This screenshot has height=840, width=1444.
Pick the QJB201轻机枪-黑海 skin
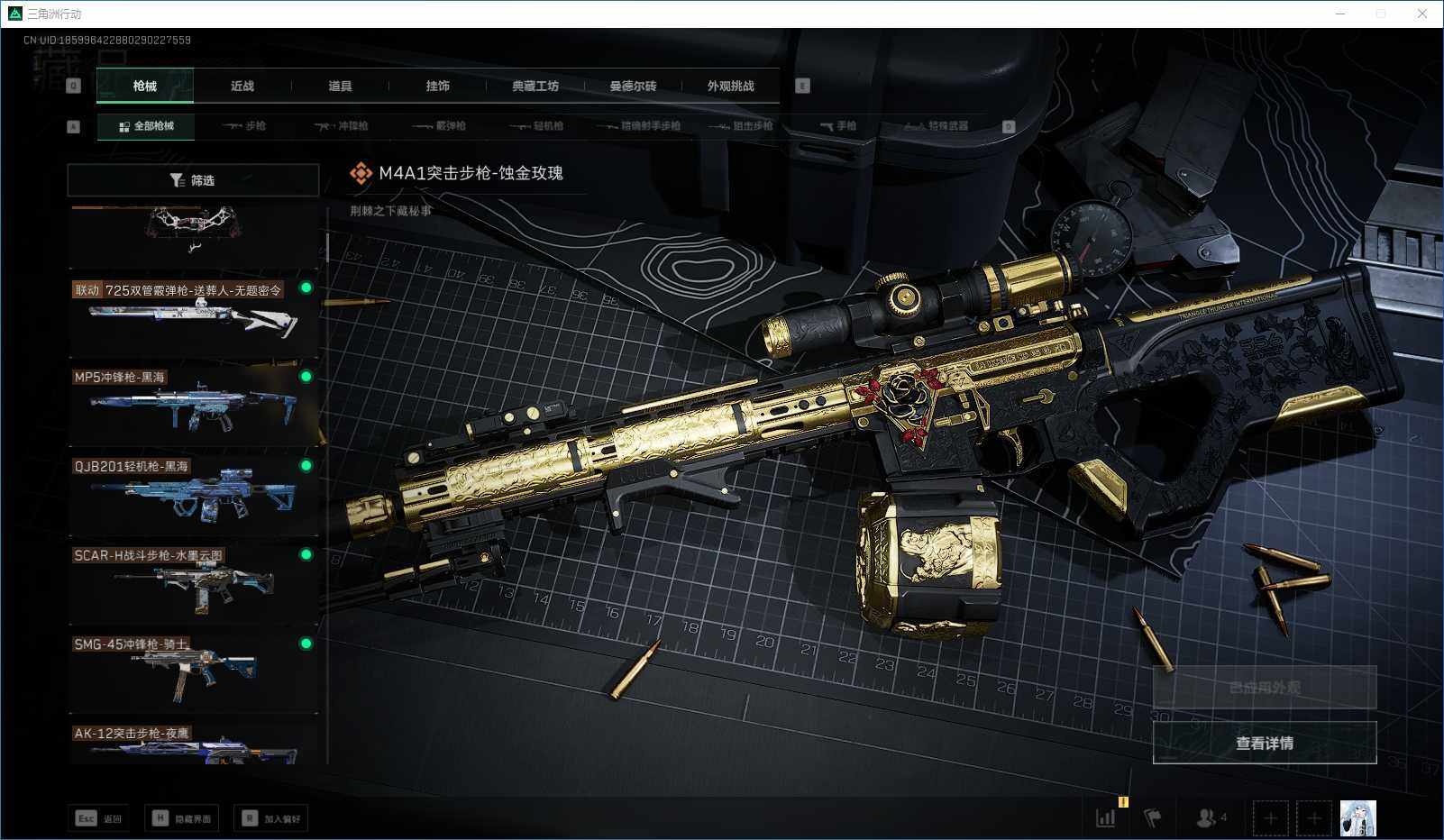193,492
